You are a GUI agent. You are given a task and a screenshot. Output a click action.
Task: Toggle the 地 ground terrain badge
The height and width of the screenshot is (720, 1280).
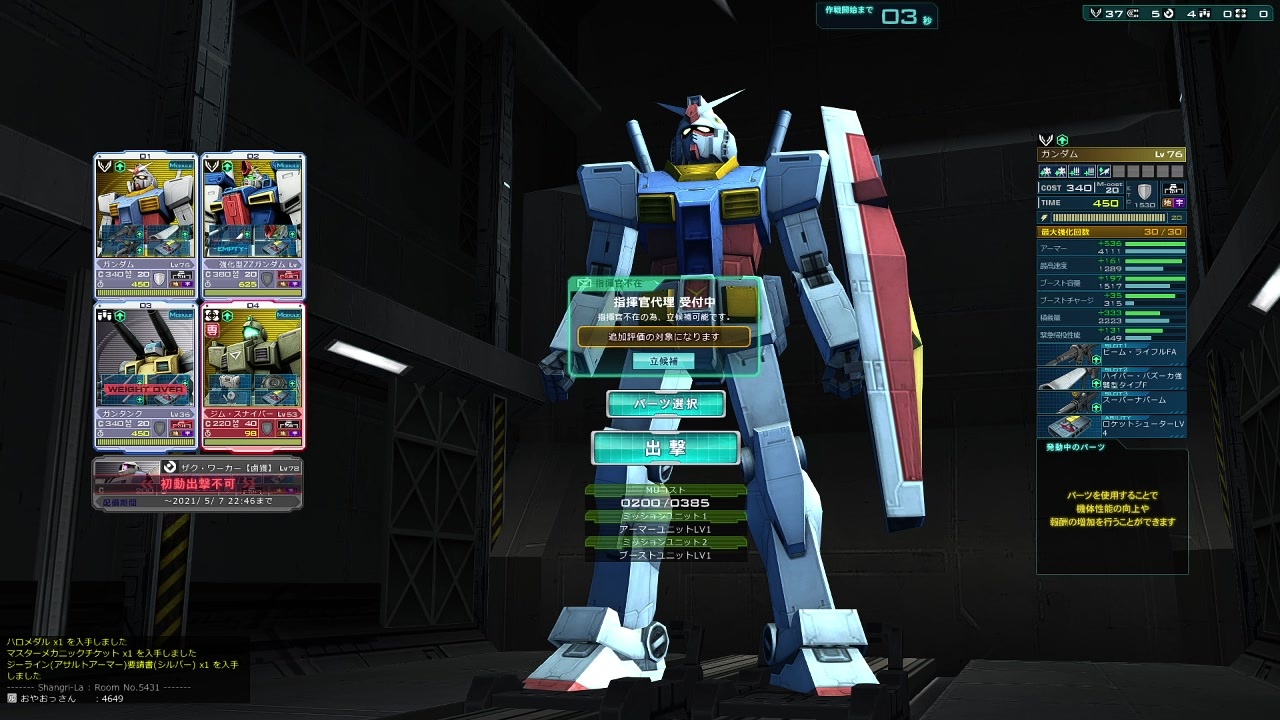click(x=1168, y=203)
